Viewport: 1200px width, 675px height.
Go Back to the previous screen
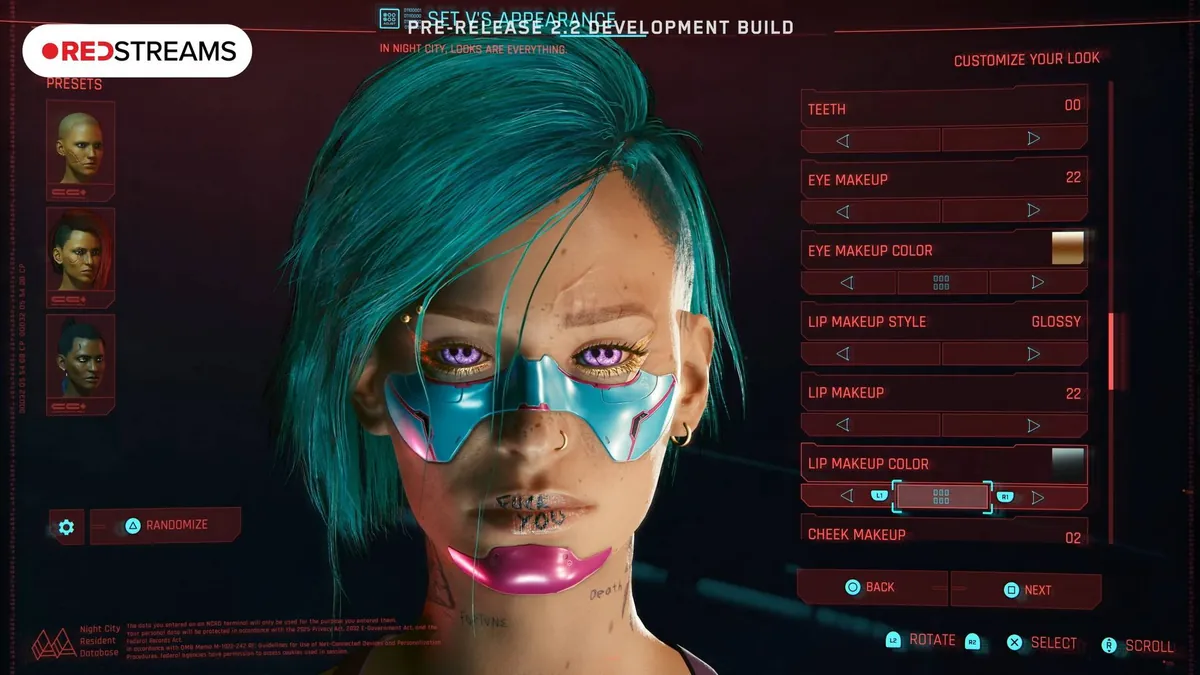[870, 588]
